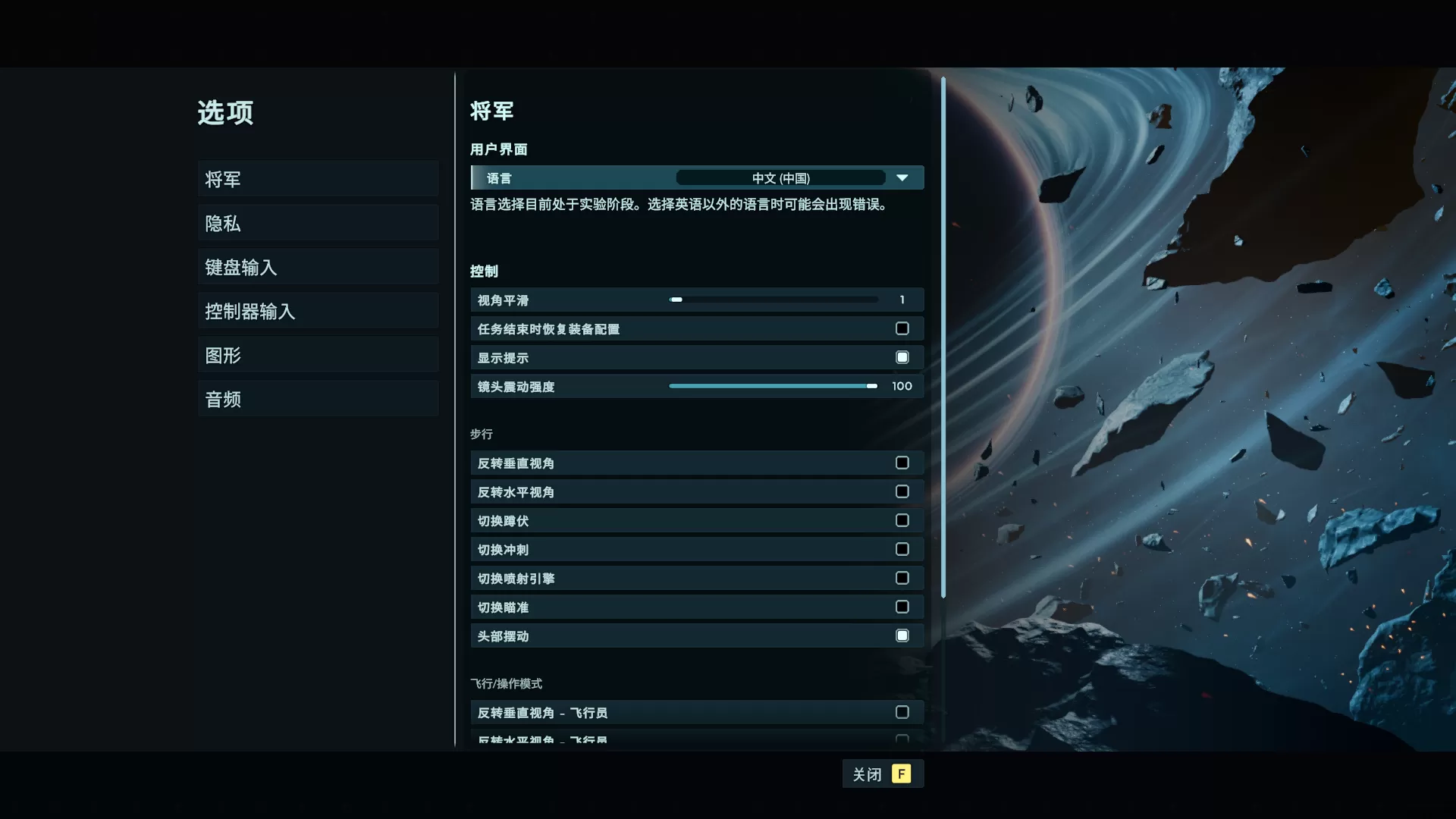Switch to the 隐私 settings section
This screenshot has height=819, width=1456.
click(x=318, y=223)
